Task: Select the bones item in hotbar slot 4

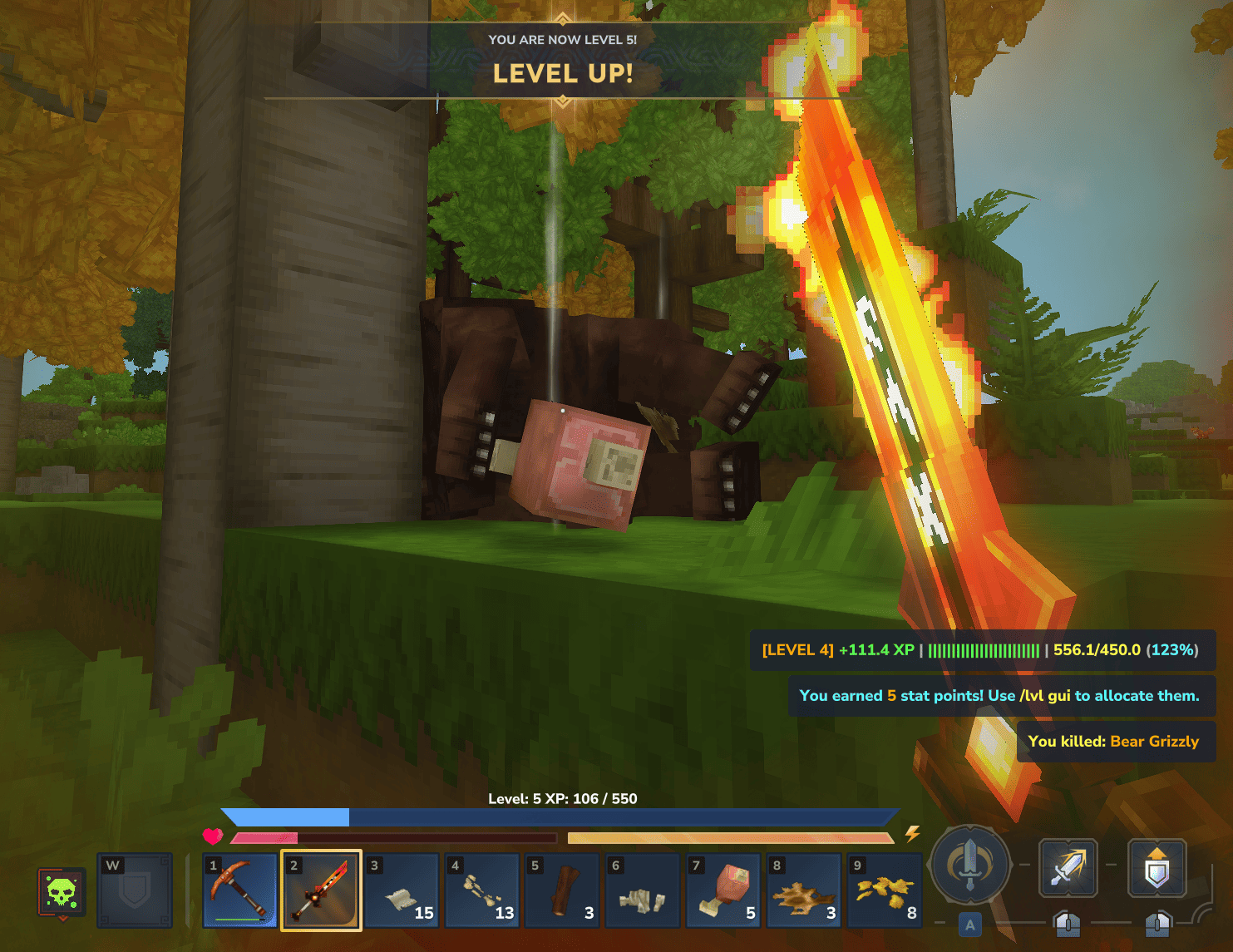Action: (x=482, y=891)
